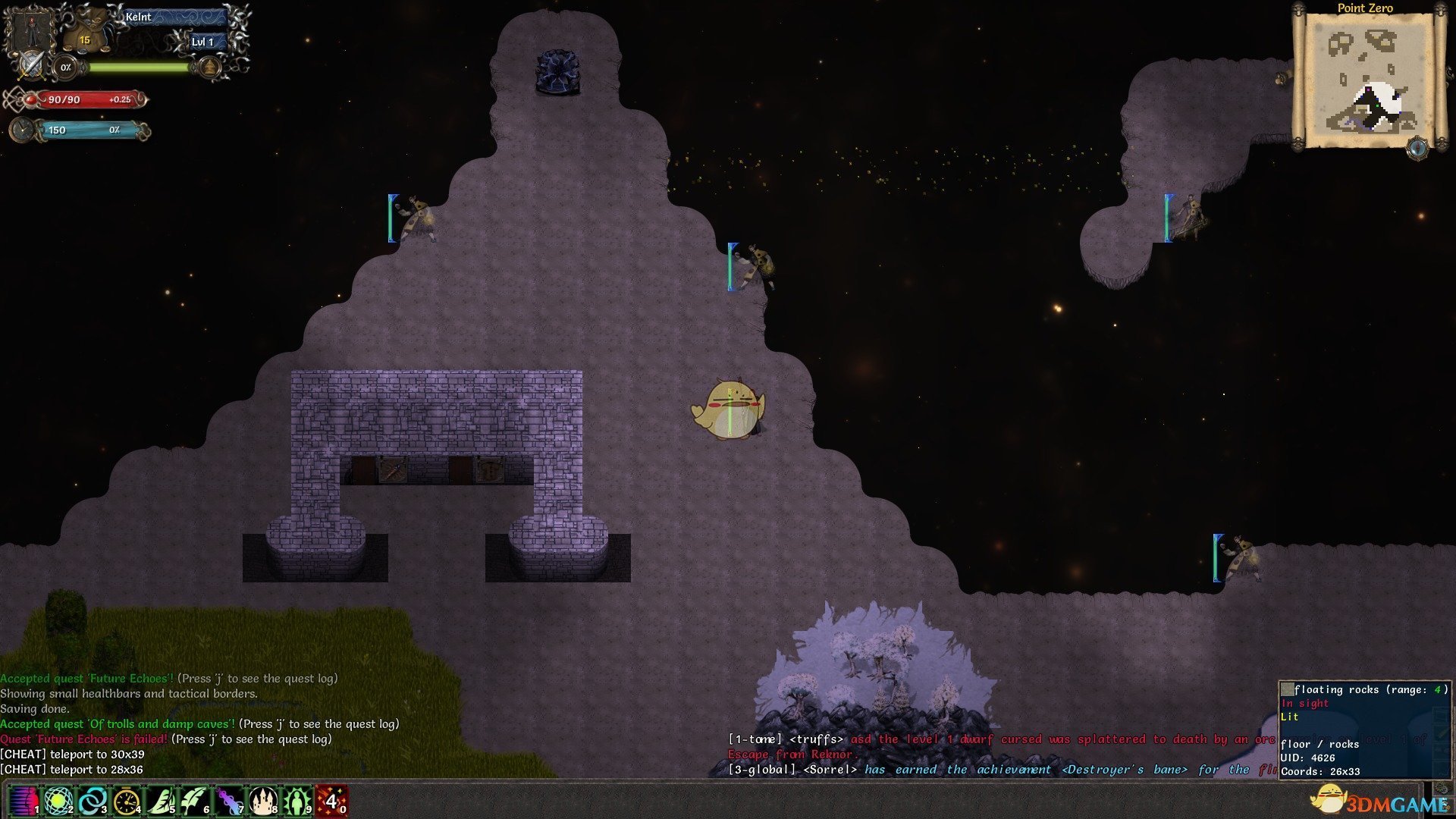1456x819 pixels.
Task: Open the character sheet via the portrait
Action: [32, 29]
